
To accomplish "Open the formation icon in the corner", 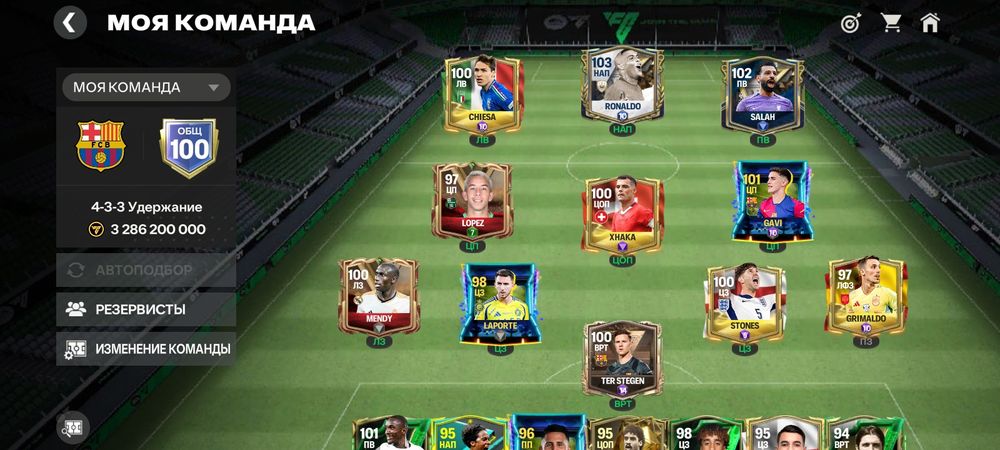I will (x=73, y=427).
